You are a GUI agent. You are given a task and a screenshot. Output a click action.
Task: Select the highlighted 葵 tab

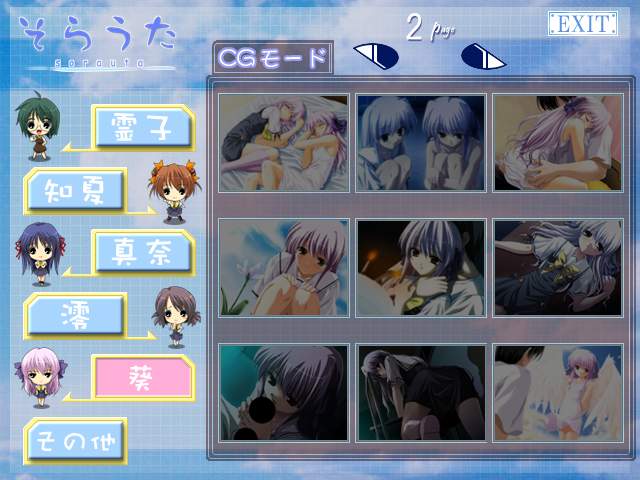(x=141, y=377)
